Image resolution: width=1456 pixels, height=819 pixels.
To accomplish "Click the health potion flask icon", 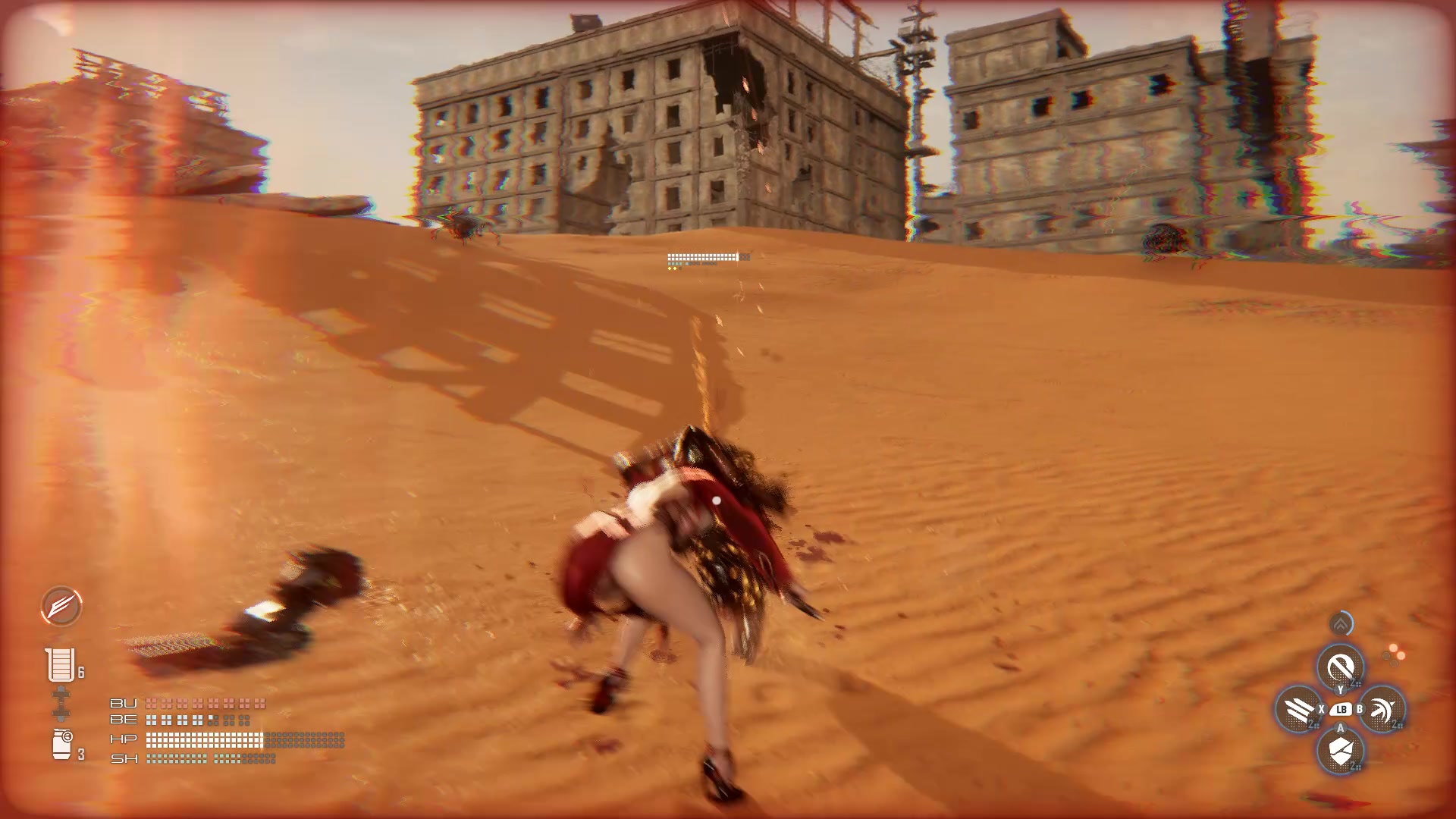I will [61, 665].
